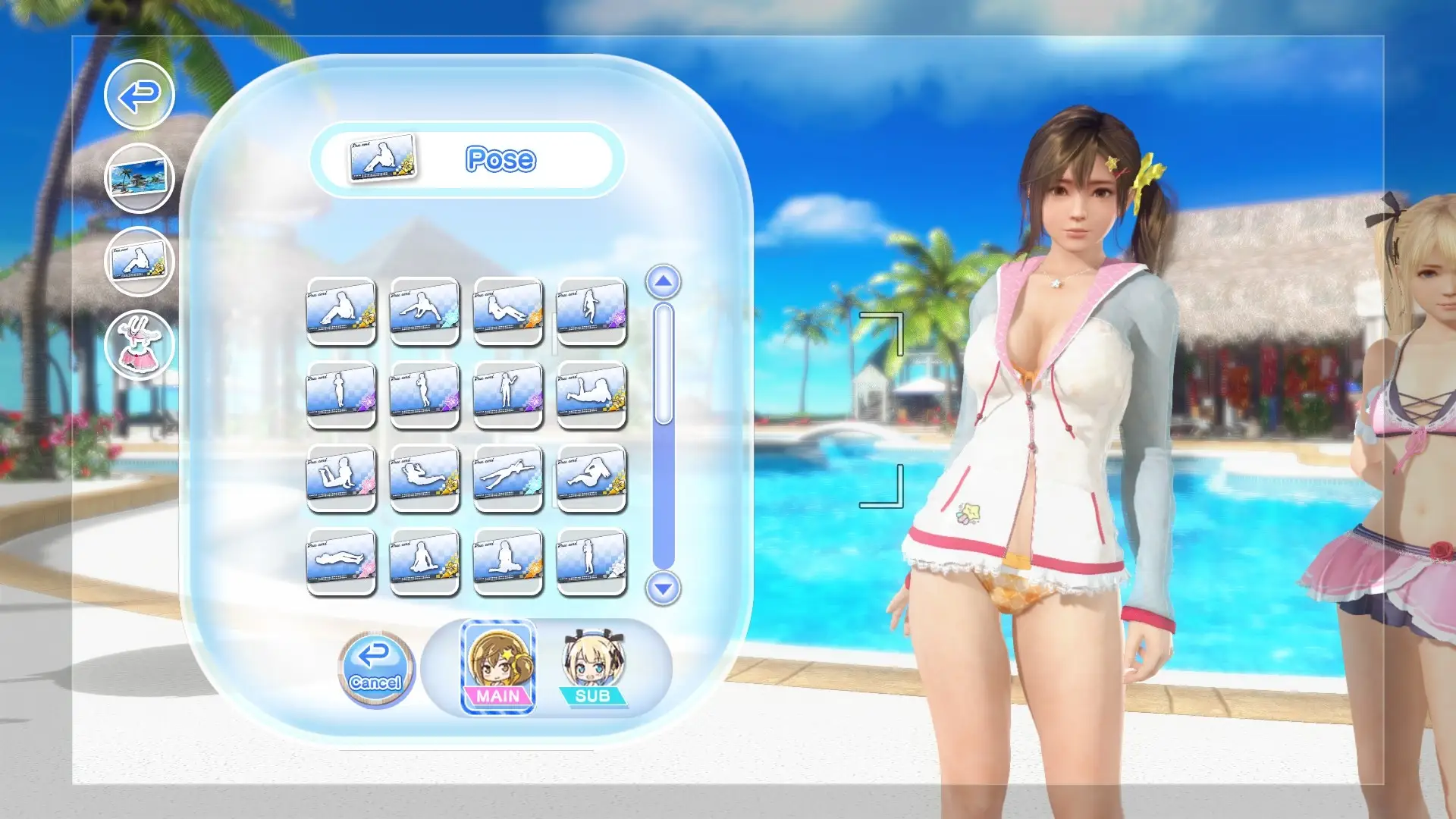Pick the standing pose card with white flower
This screenshot has height=819, width=1456.
tap(591, 562)
